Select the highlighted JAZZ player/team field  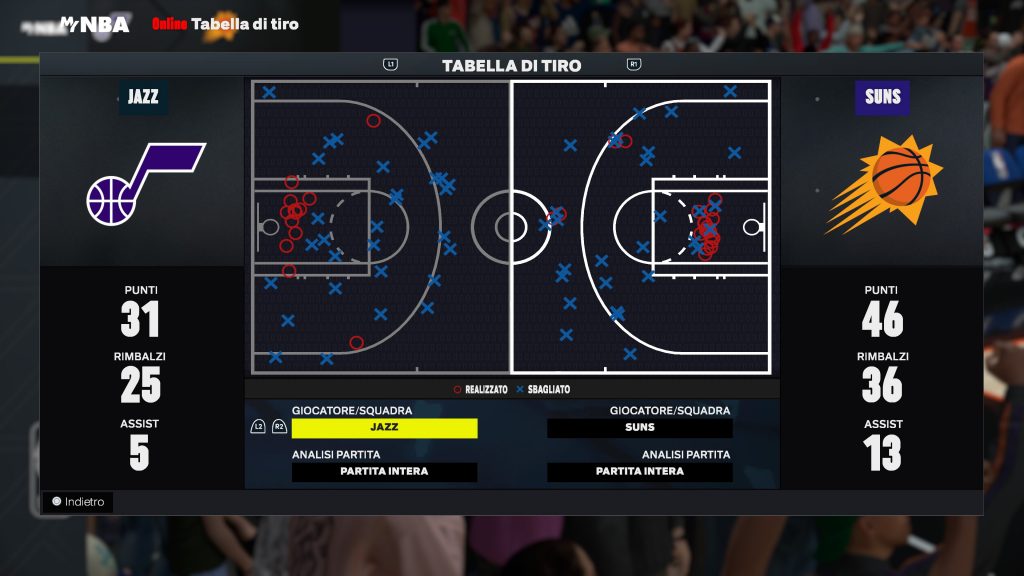[x=384, y=428]
